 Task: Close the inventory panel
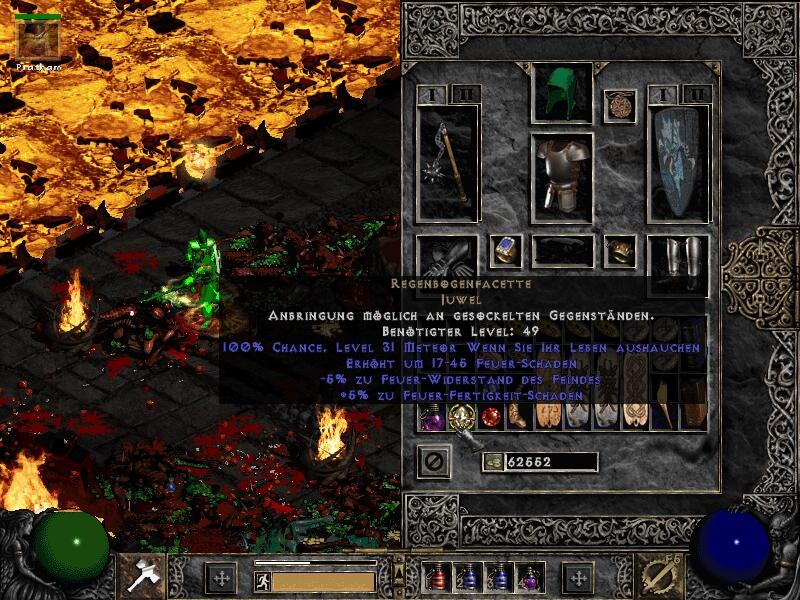coord(433,462)
